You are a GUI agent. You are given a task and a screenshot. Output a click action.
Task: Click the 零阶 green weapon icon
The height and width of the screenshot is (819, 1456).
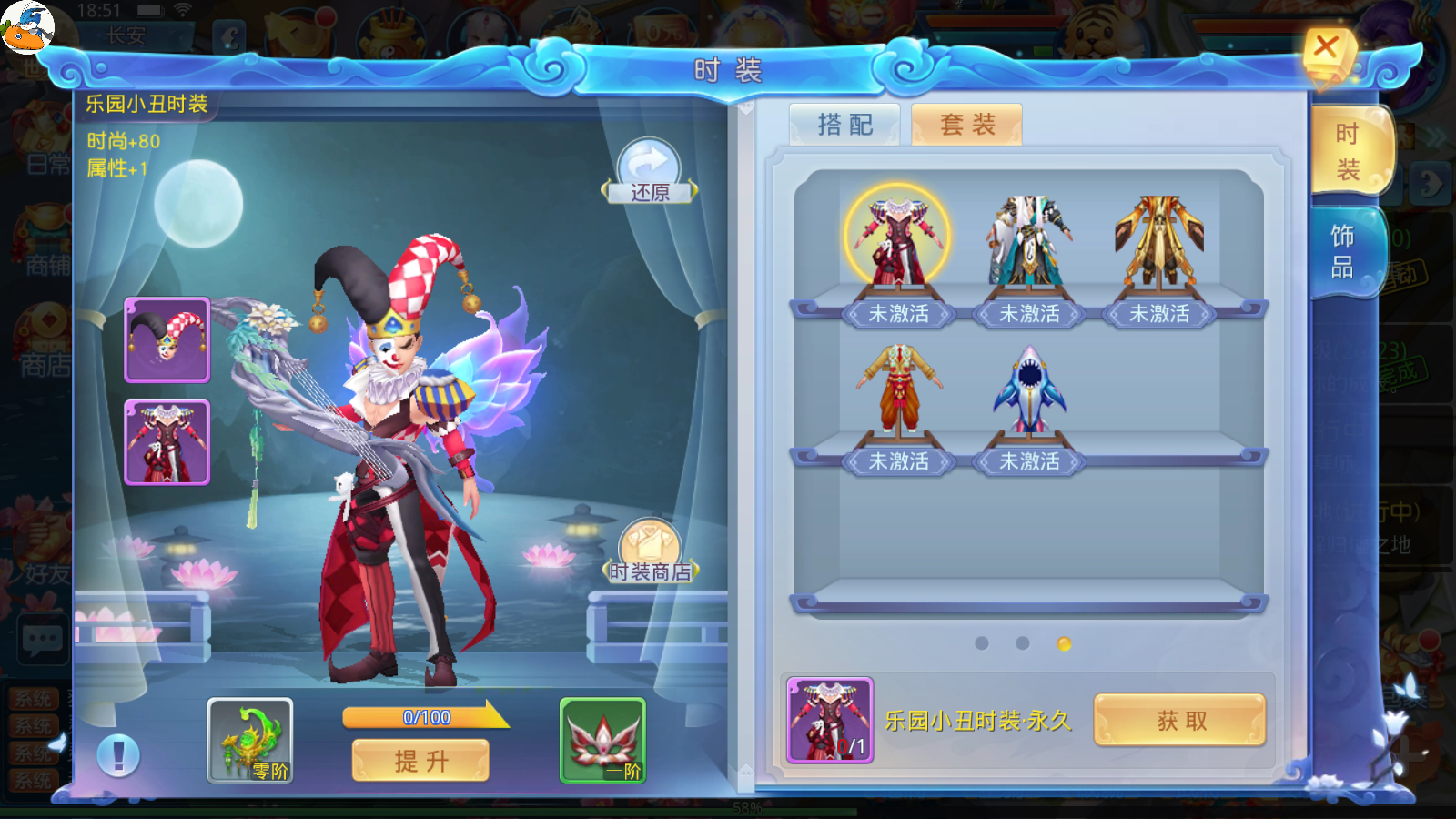point(250,740)
